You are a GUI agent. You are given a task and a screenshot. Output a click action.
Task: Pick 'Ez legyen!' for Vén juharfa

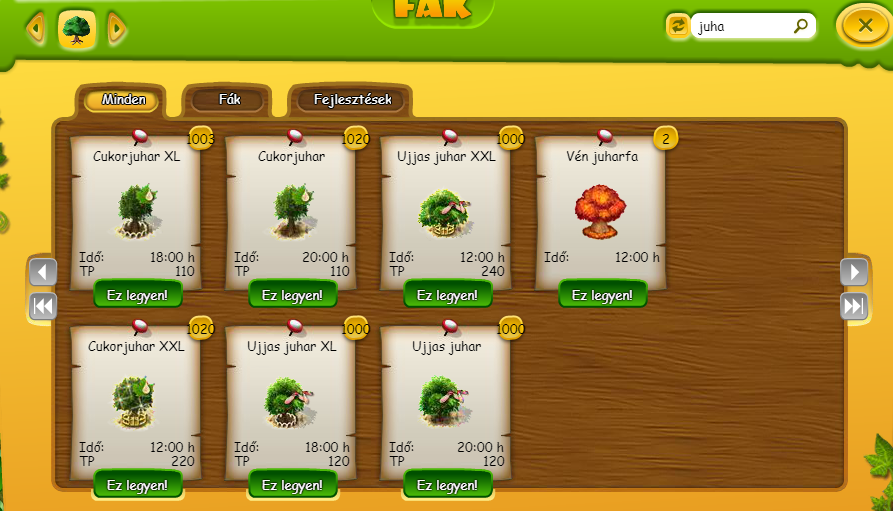pyautogui.click(x=603, y=295)
